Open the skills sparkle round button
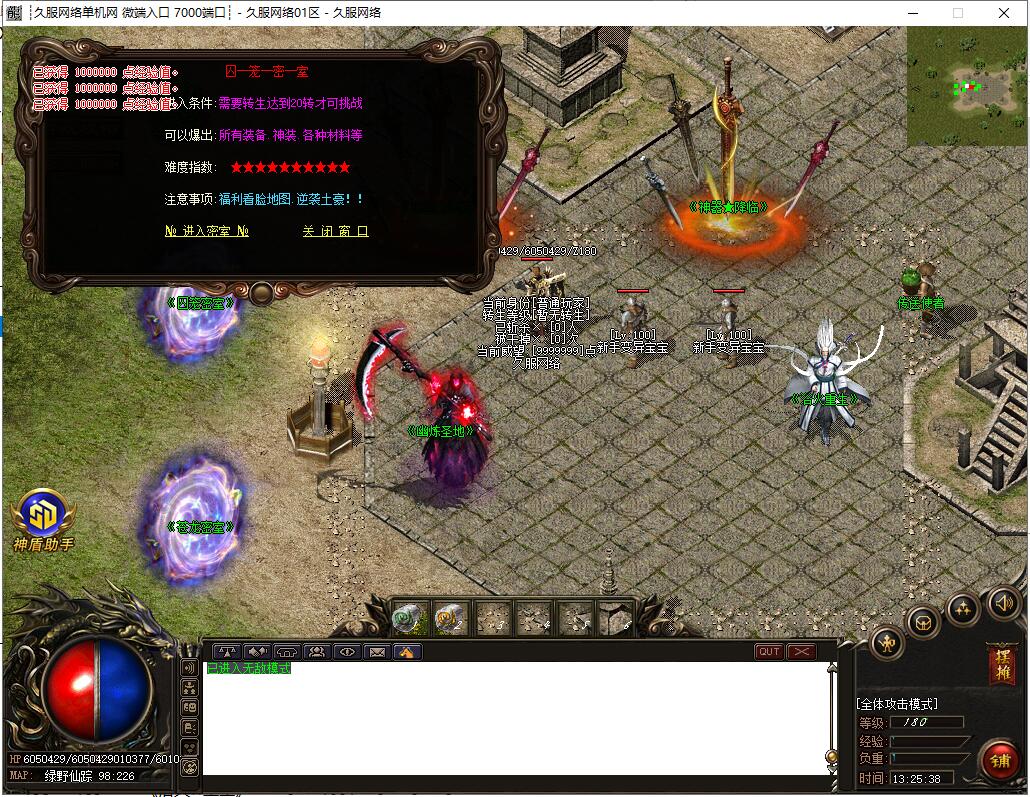Screen dimensions: 1030x797 coord(963,608)
